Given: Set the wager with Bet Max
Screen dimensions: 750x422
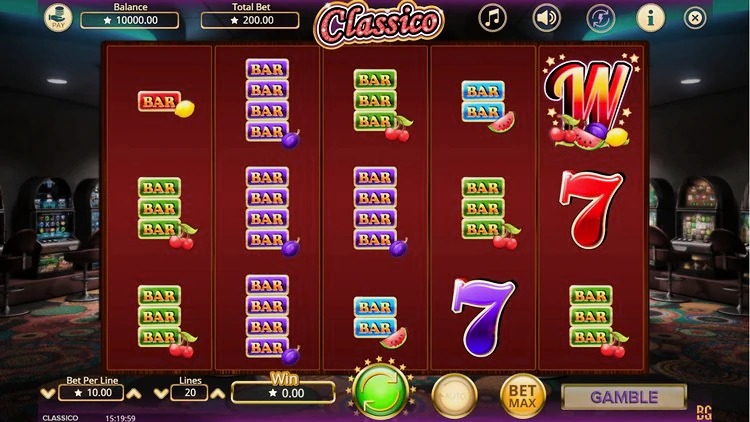Looking at the screenshot, I should click(522, 395).
